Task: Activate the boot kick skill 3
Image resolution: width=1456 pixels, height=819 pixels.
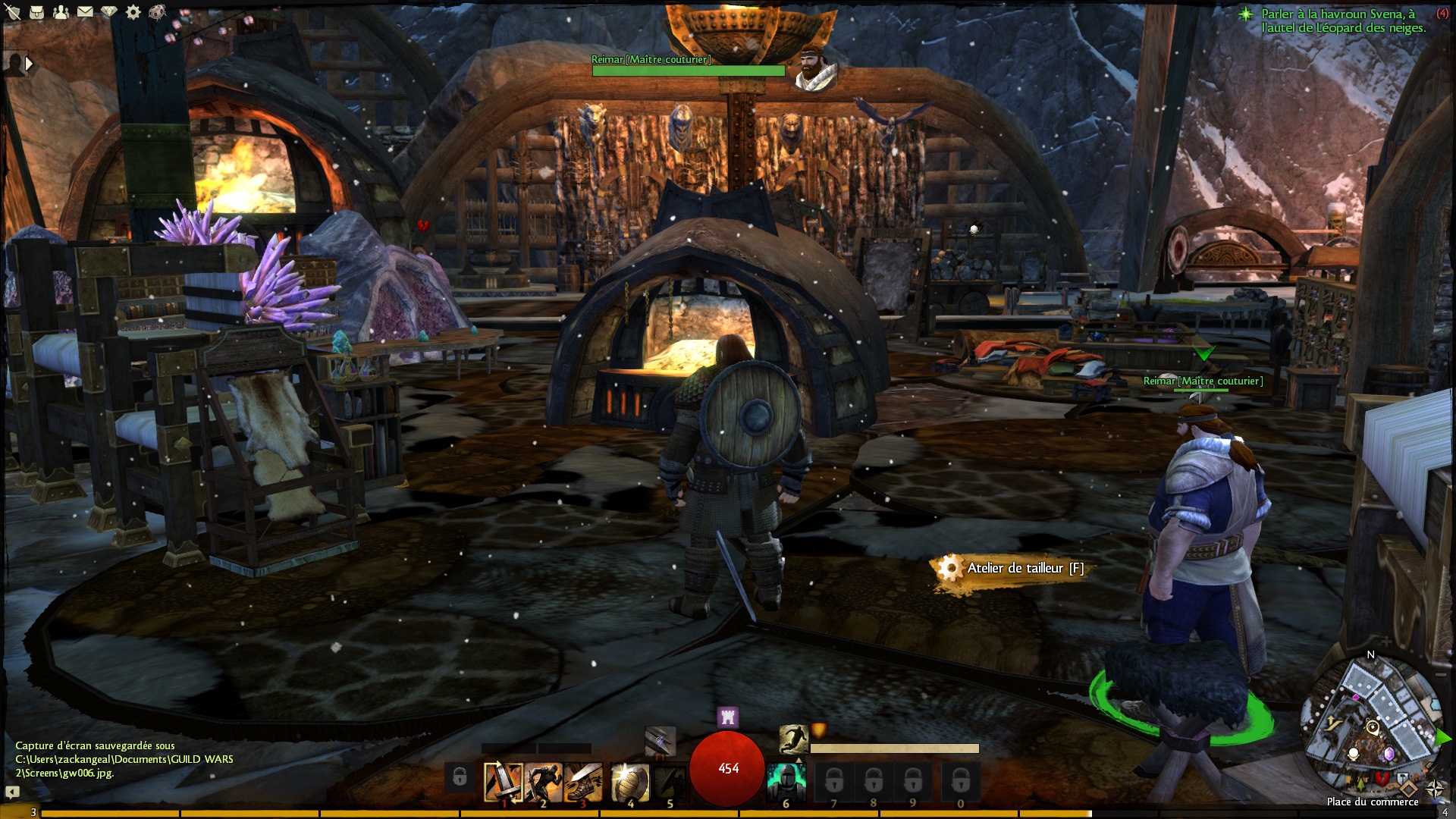Action: coord(582,782)
